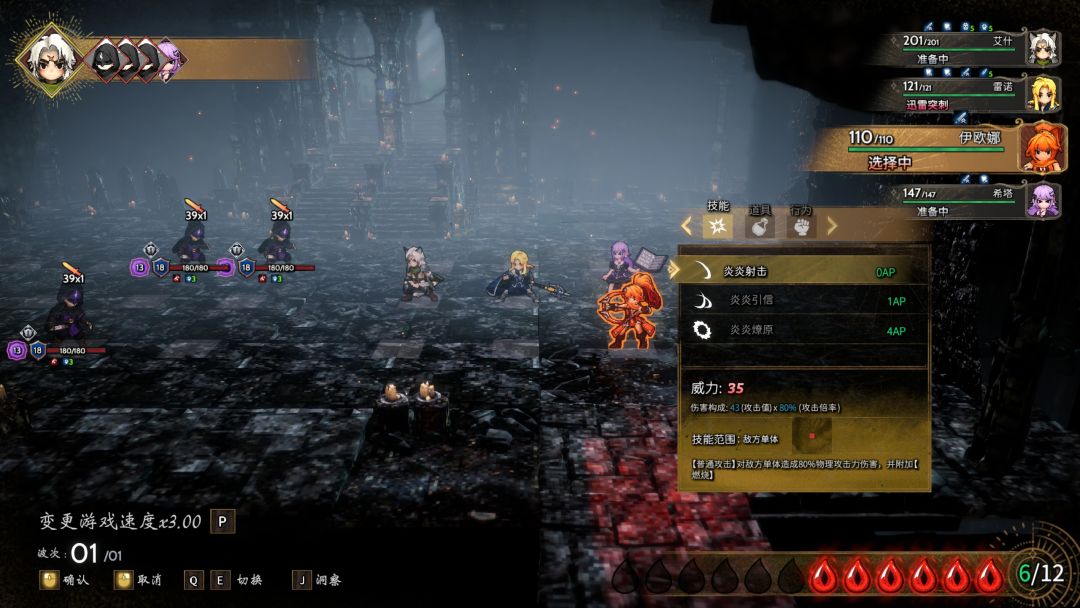The image size is (1080, 608).
Task: Select party member 雷诺's portrait
Action: click(1043, 95)
